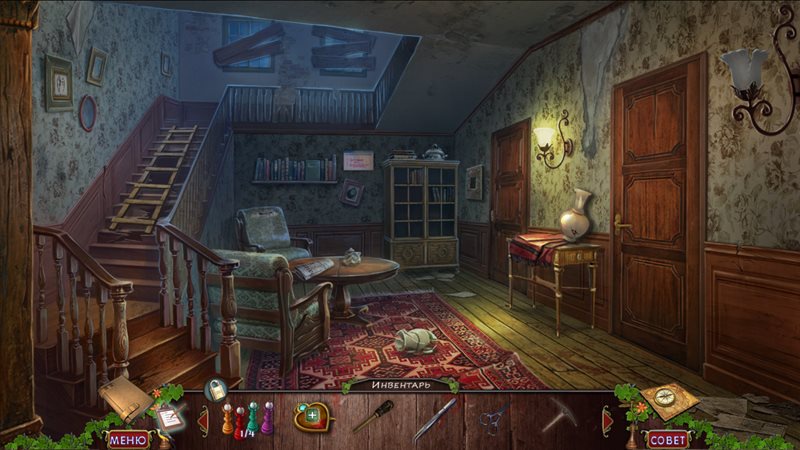The width and height of the screenshot is (800, 450).
Task: Ask for a hint with СОВЕТ
Action: point(667,438)
